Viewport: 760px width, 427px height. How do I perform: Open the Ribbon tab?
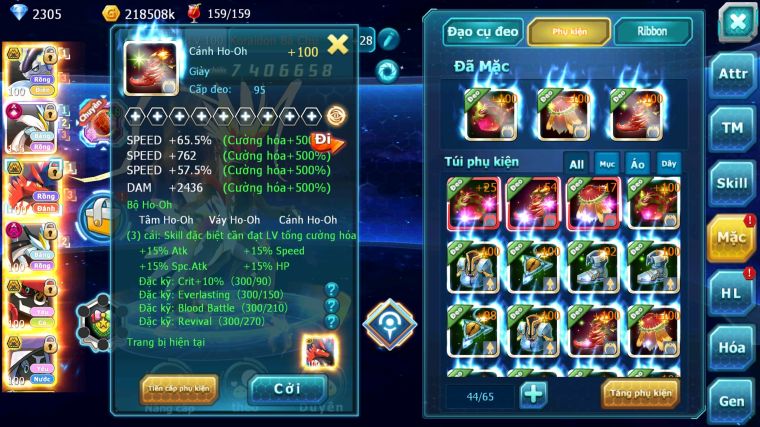tap(652, 32)
